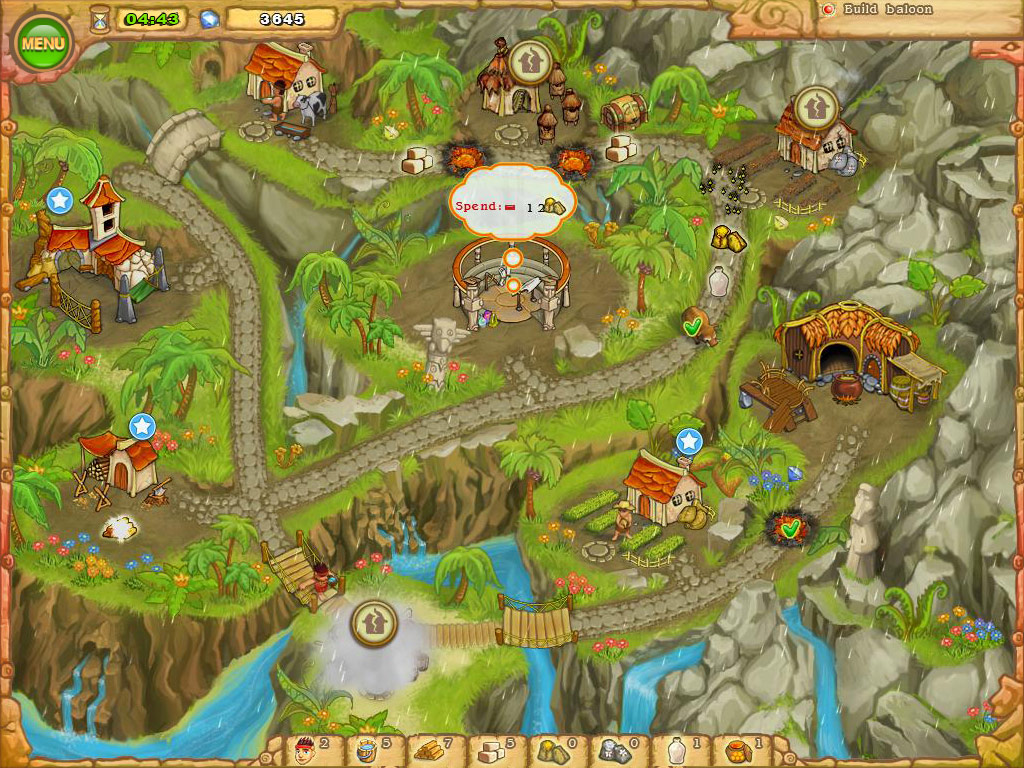Tap the star marker above the farm house
Viewport: 1024px width, 768px height.
(x=689, y=441)
